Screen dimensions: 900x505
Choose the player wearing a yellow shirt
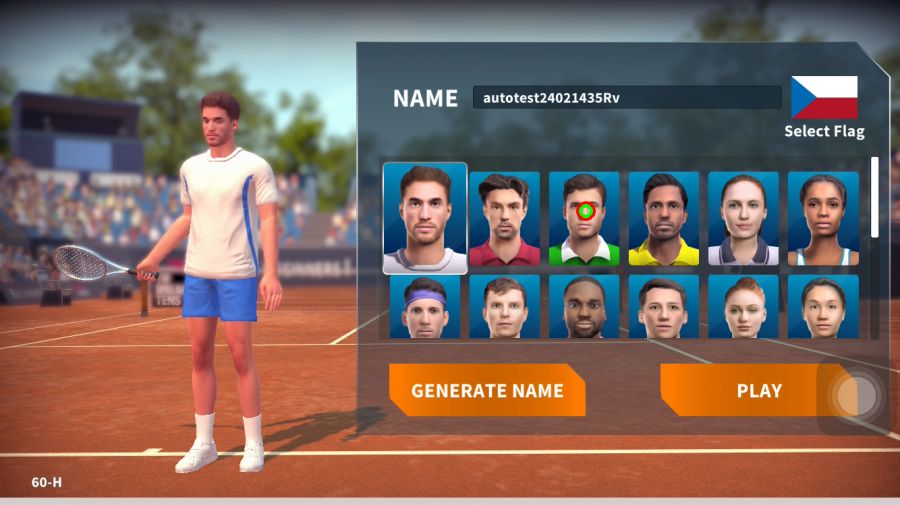664,218
